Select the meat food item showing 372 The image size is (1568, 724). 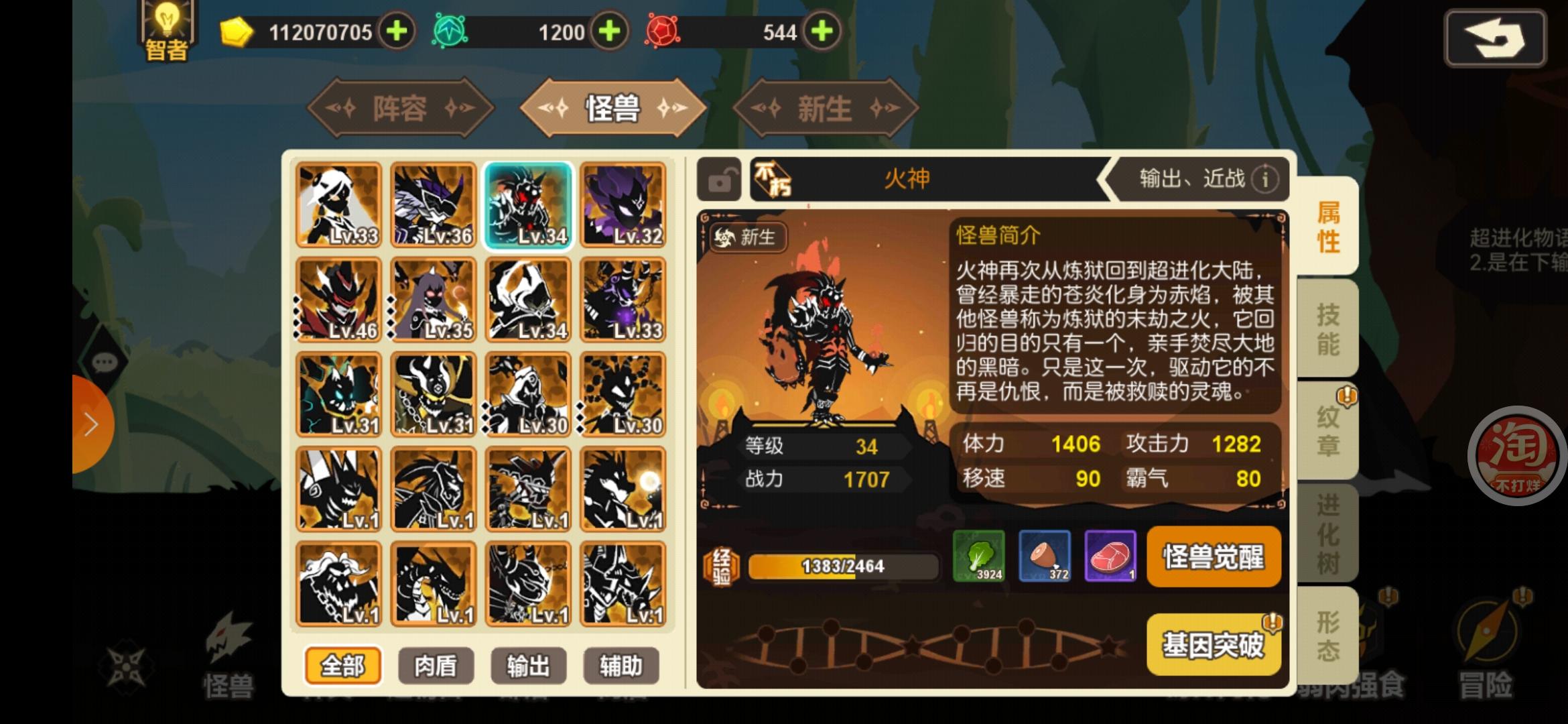pos(1044,556)
